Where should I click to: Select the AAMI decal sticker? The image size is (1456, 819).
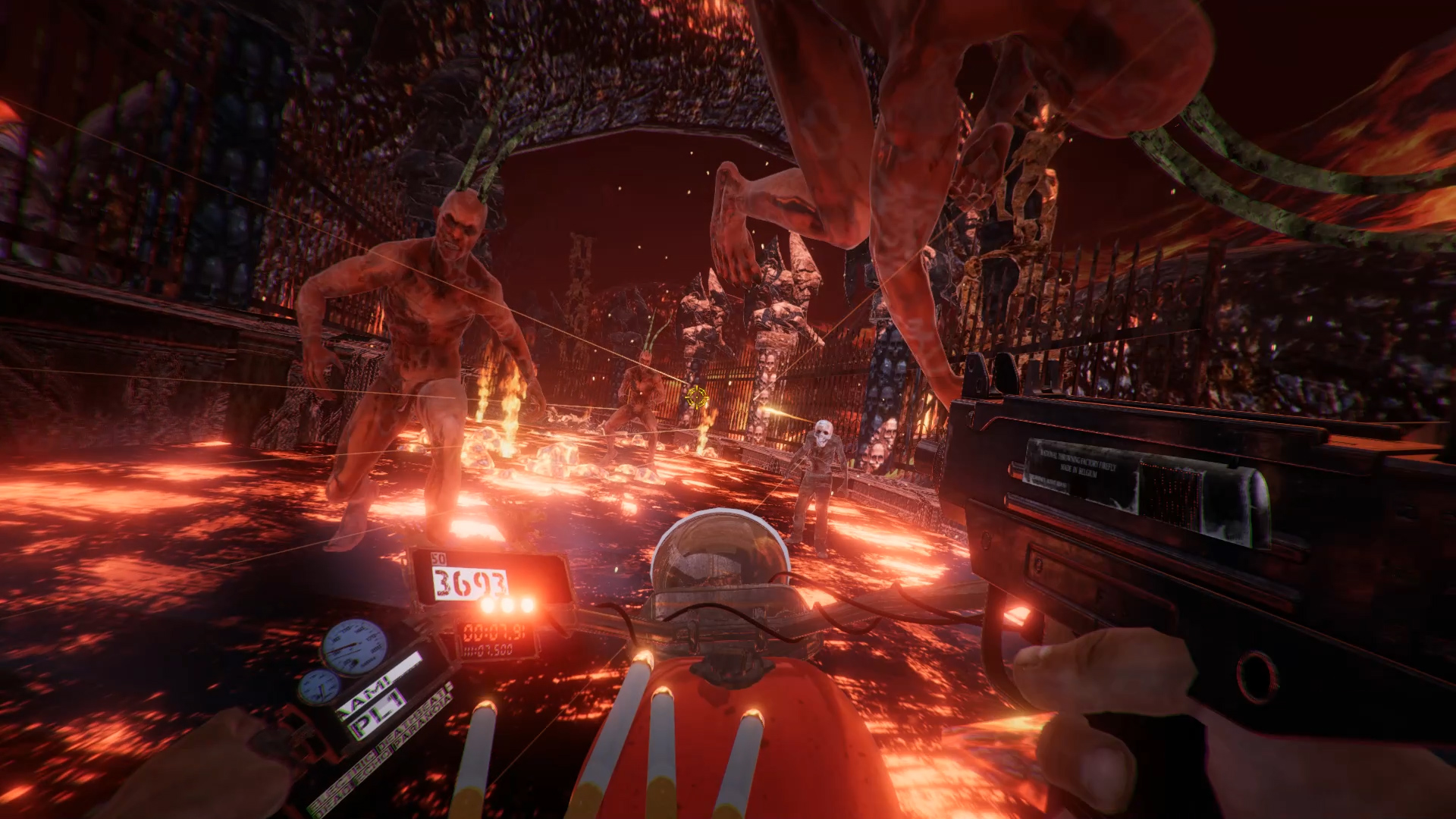pyautogui.click(x=365, y=698)
